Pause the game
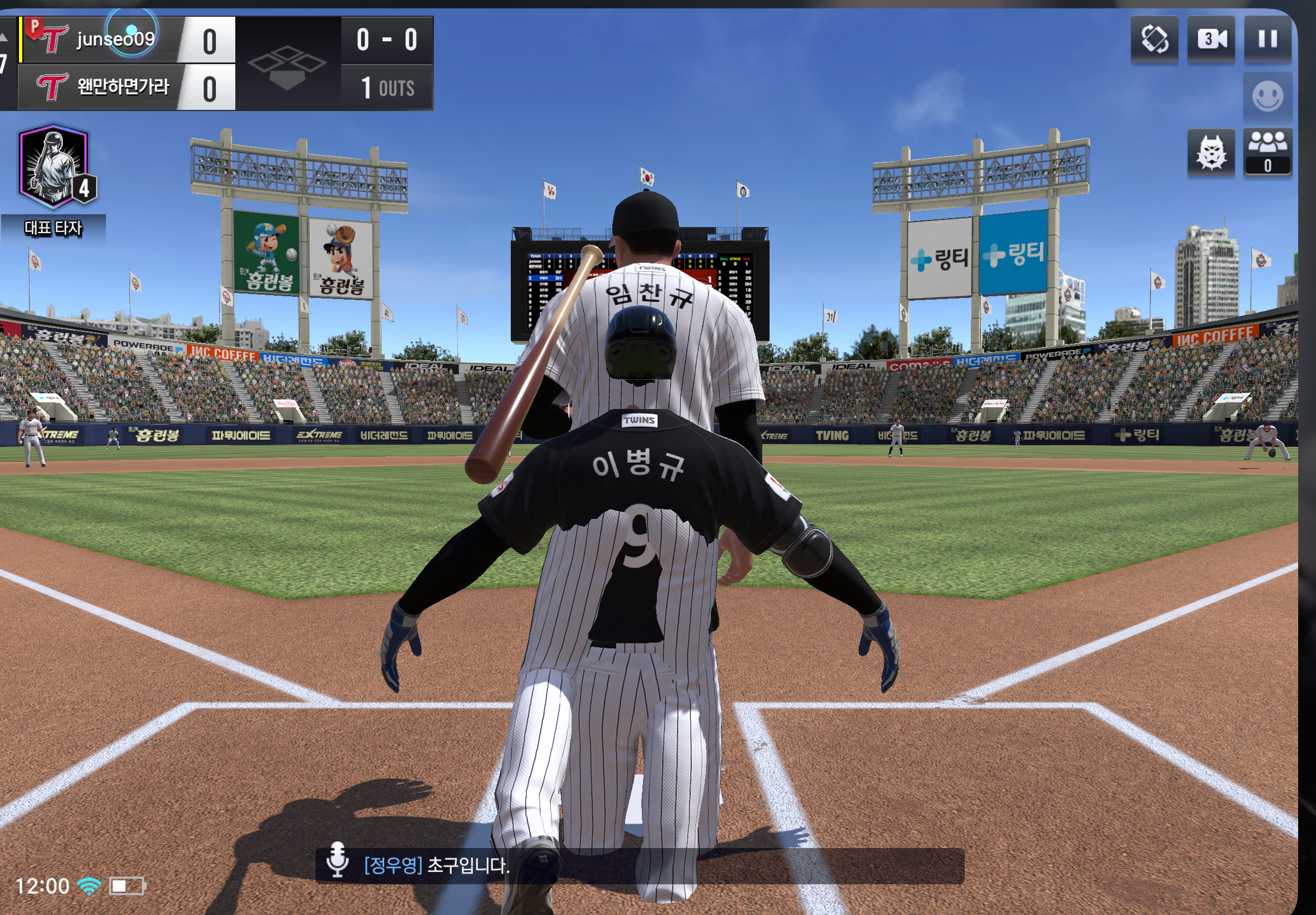1316x915 pixels. [x=1267, y=39]
